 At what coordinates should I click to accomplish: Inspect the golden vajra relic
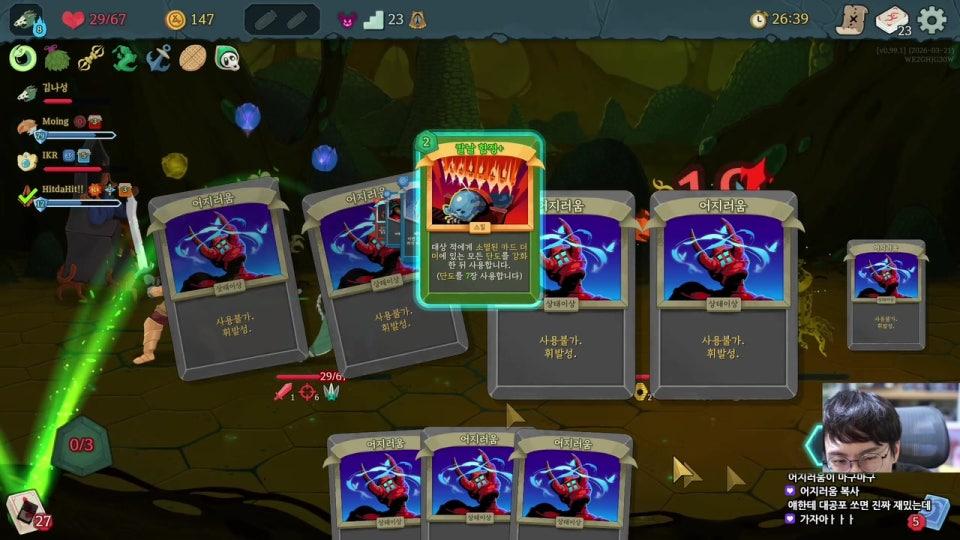coord(91,58)
